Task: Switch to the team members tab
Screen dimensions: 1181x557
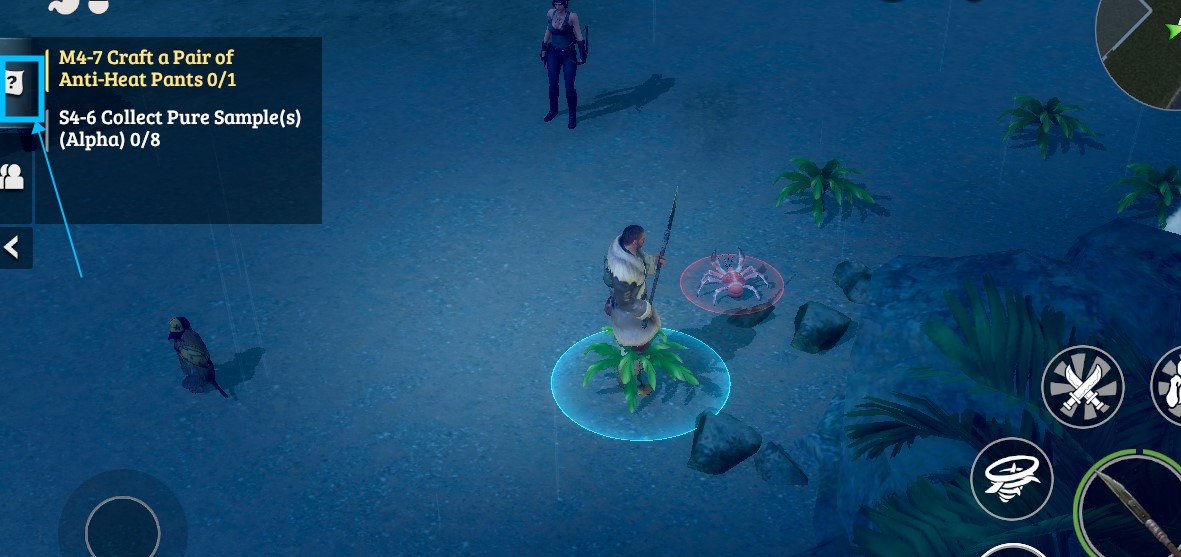Action: click(x=13, y=178)
